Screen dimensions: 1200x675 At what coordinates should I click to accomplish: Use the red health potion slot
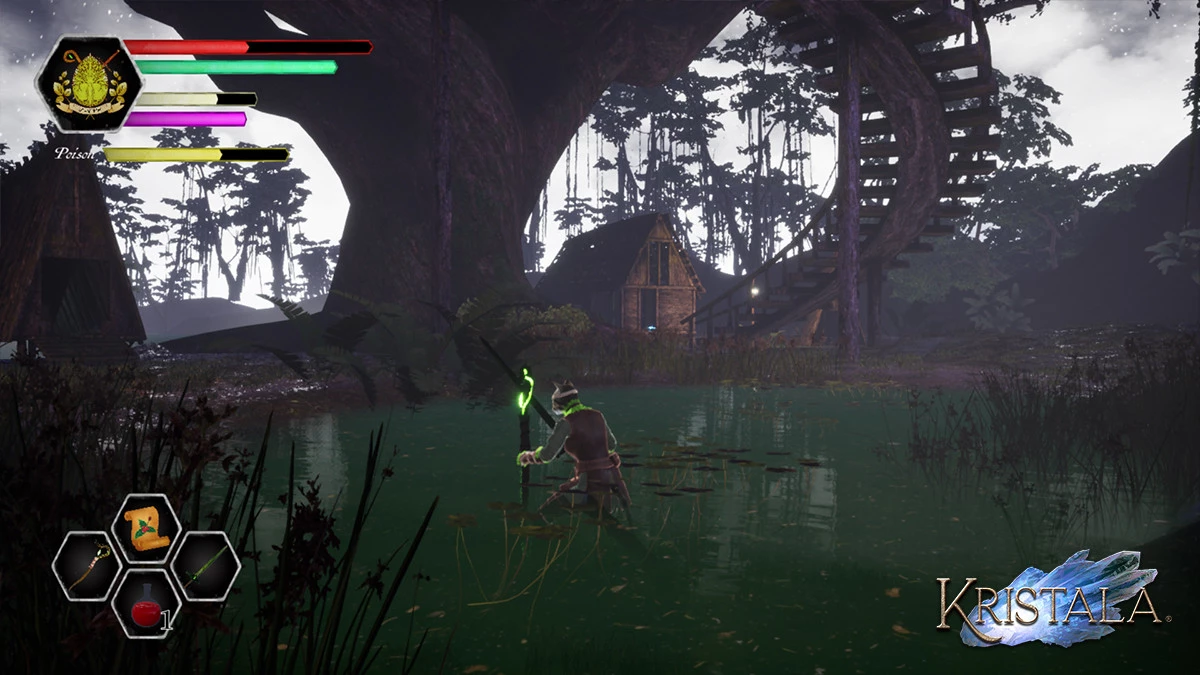146,605
